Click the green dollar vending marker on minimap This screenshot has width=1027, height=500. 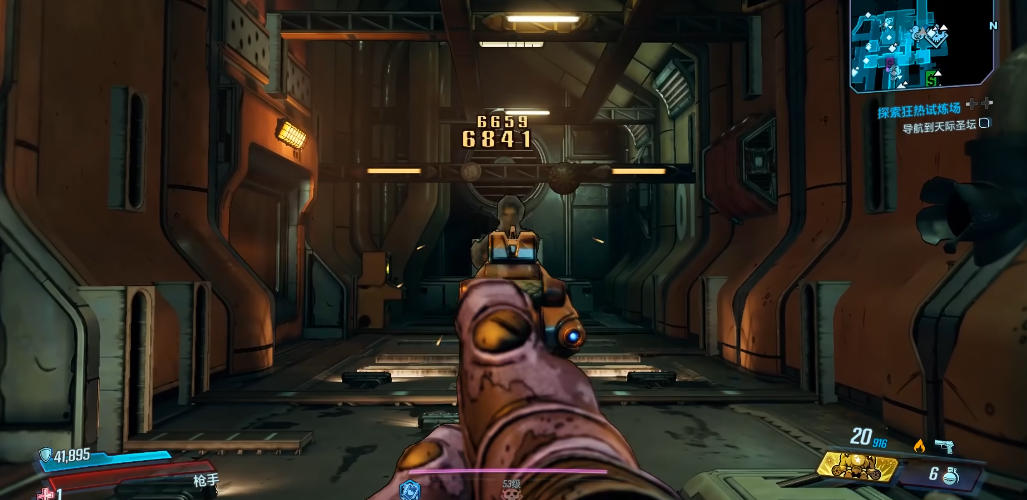[932, 78]
